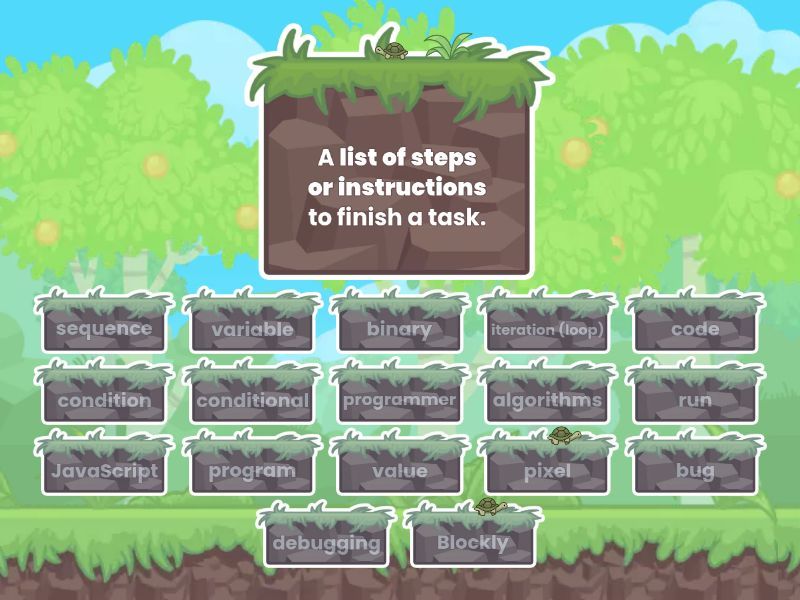
Task: Click the "iteration (loop)" tile
Action: click(x=547, y=328)
